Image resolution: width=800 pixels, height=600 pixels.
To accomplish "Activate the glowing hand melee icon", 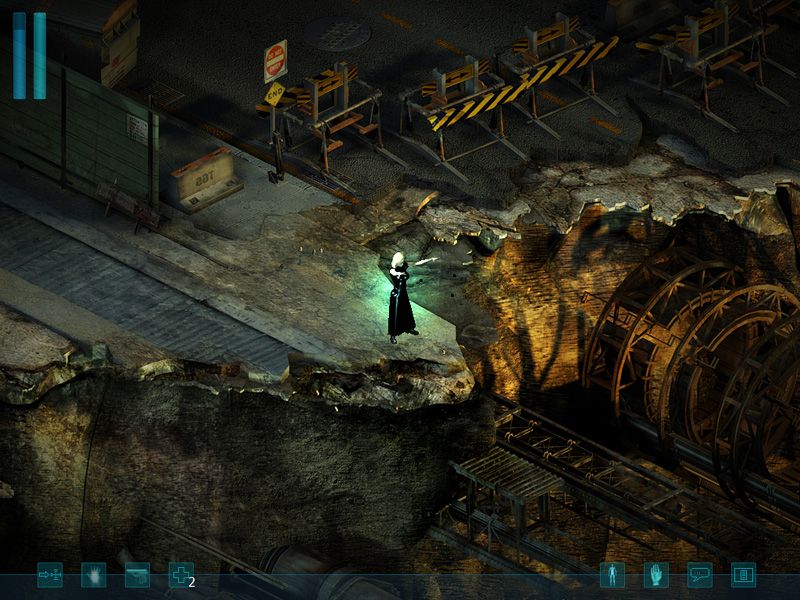I will pos(93,575).
